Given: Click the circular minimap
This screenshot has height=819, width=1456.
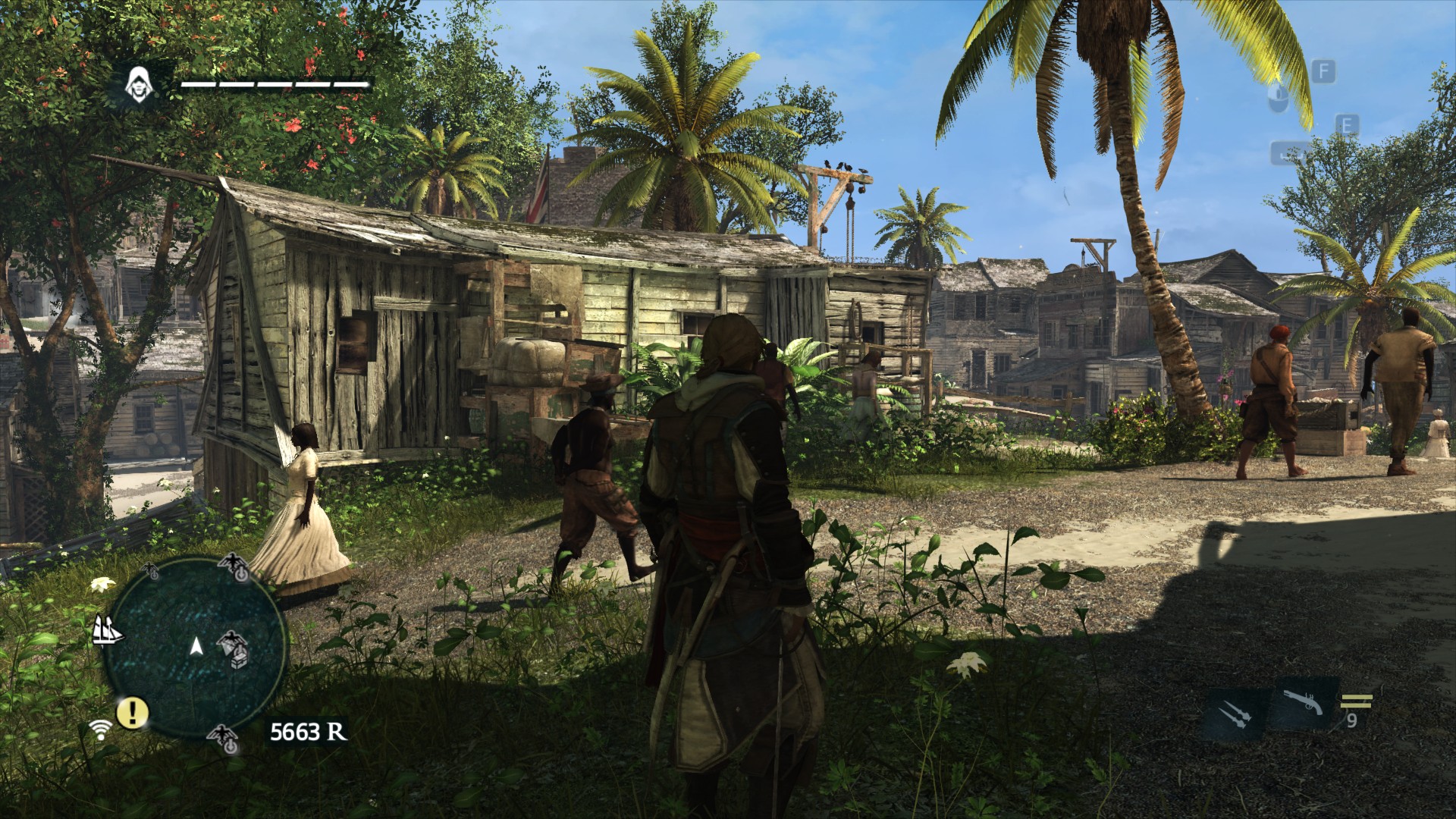Looking at the screenshot, I should [x=194, y=646].
